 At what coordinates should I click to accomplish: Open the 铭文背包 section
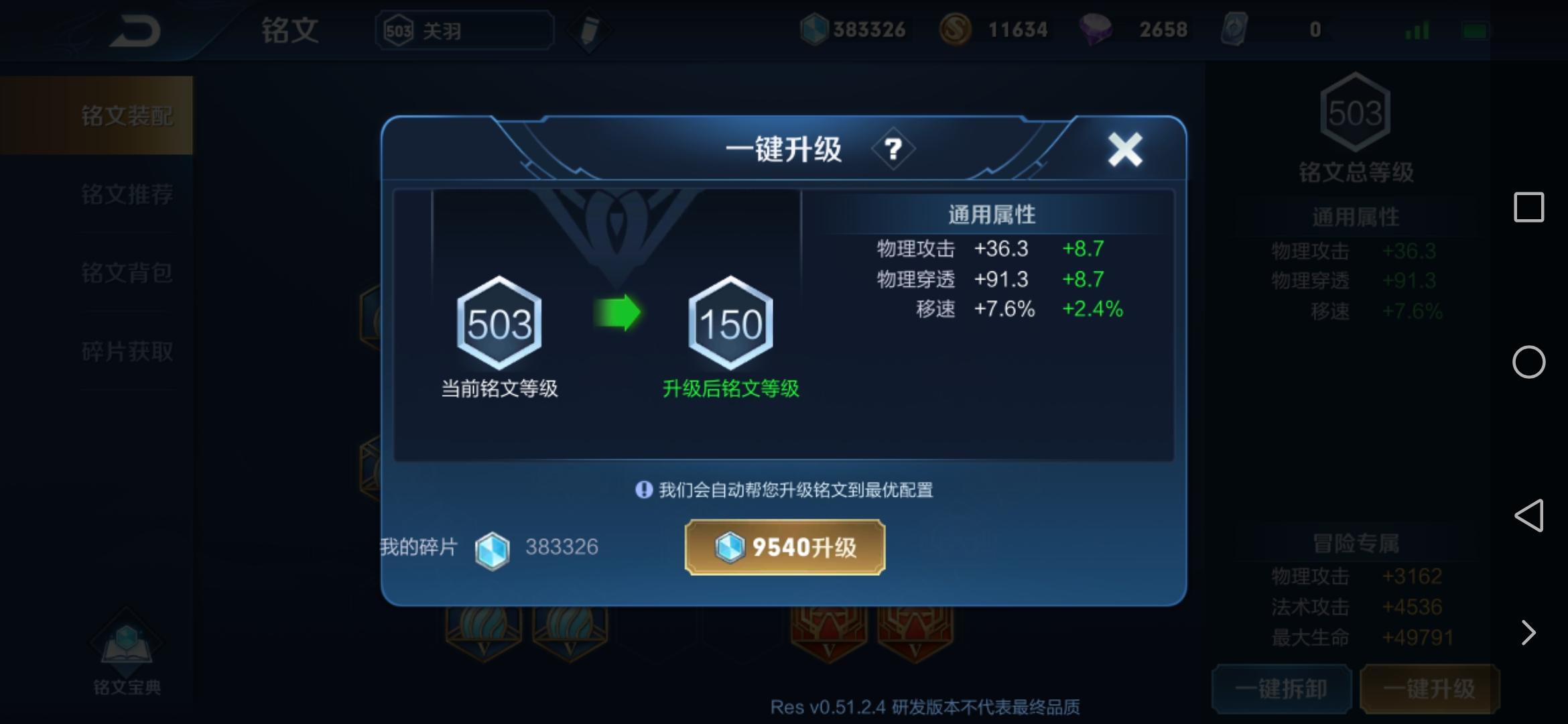[127, 273]
